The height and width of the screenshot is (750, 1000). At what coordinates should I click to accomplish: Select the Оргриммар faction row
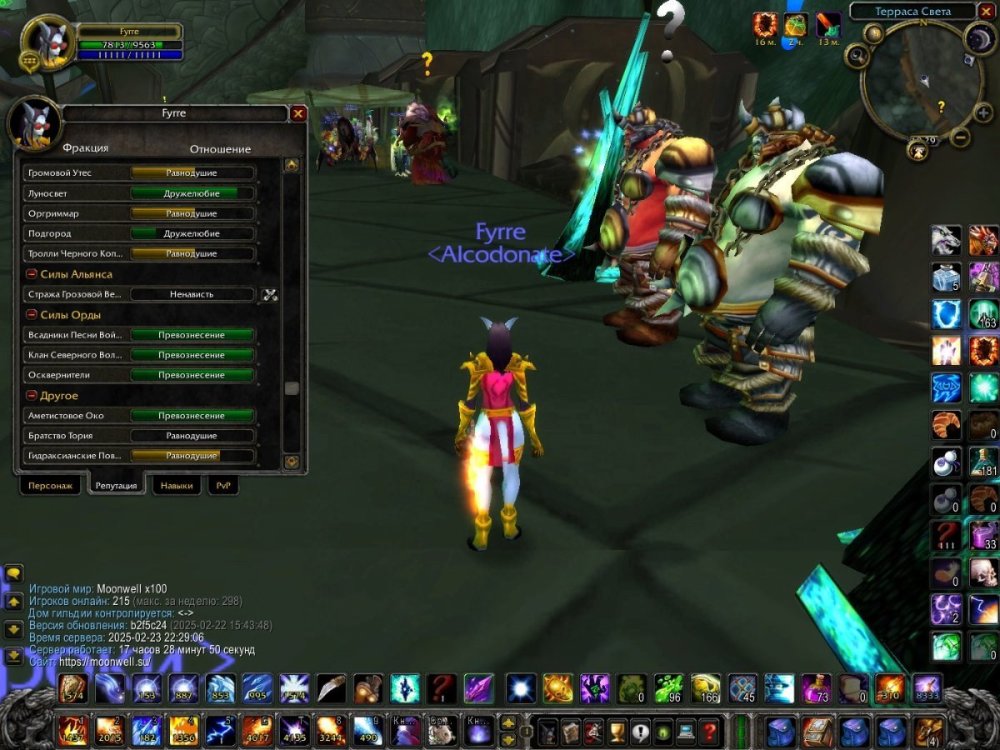coord(138,213)
